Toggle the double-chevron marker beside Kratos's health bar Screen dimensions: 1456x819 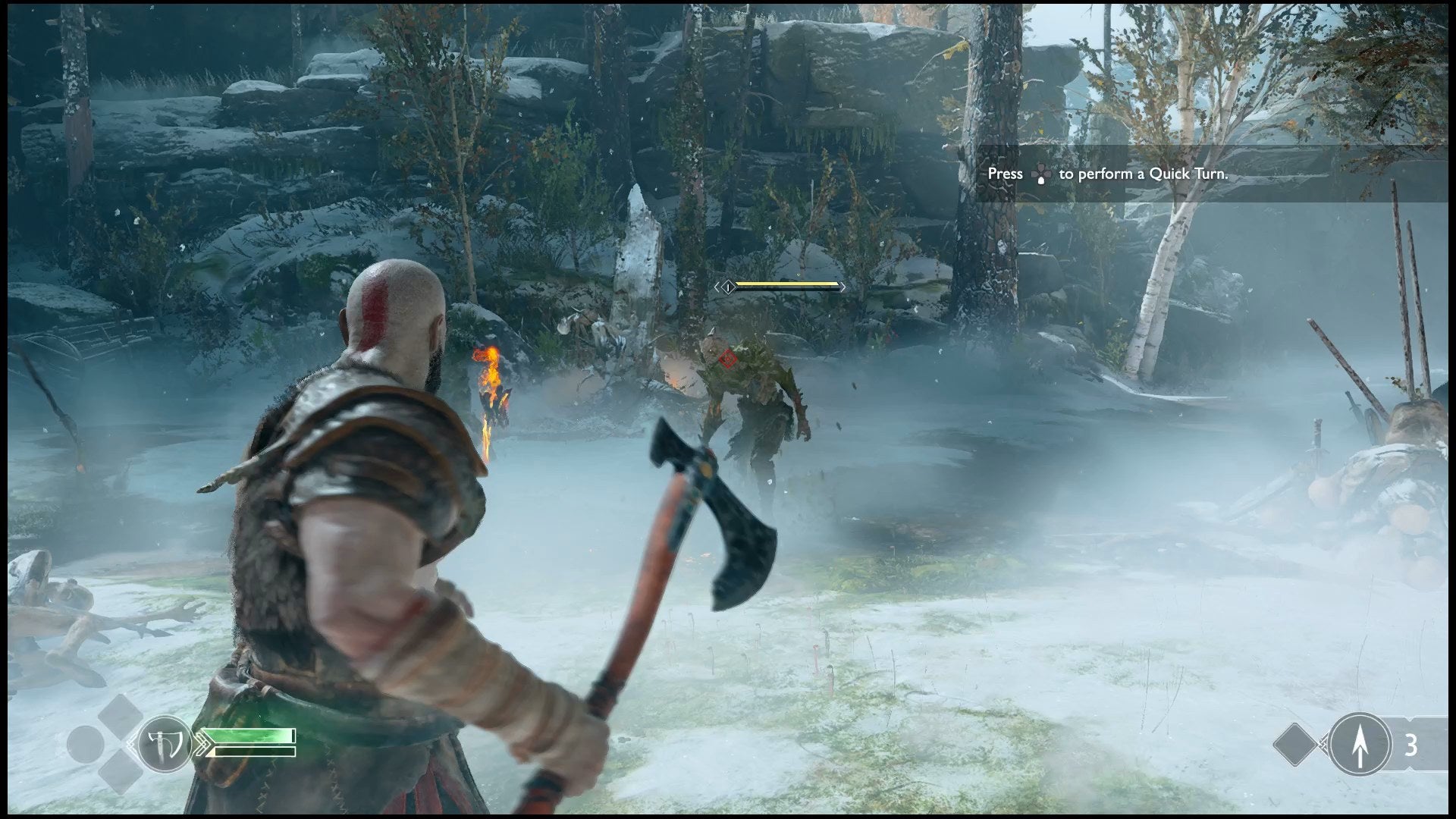click(203, 744)
